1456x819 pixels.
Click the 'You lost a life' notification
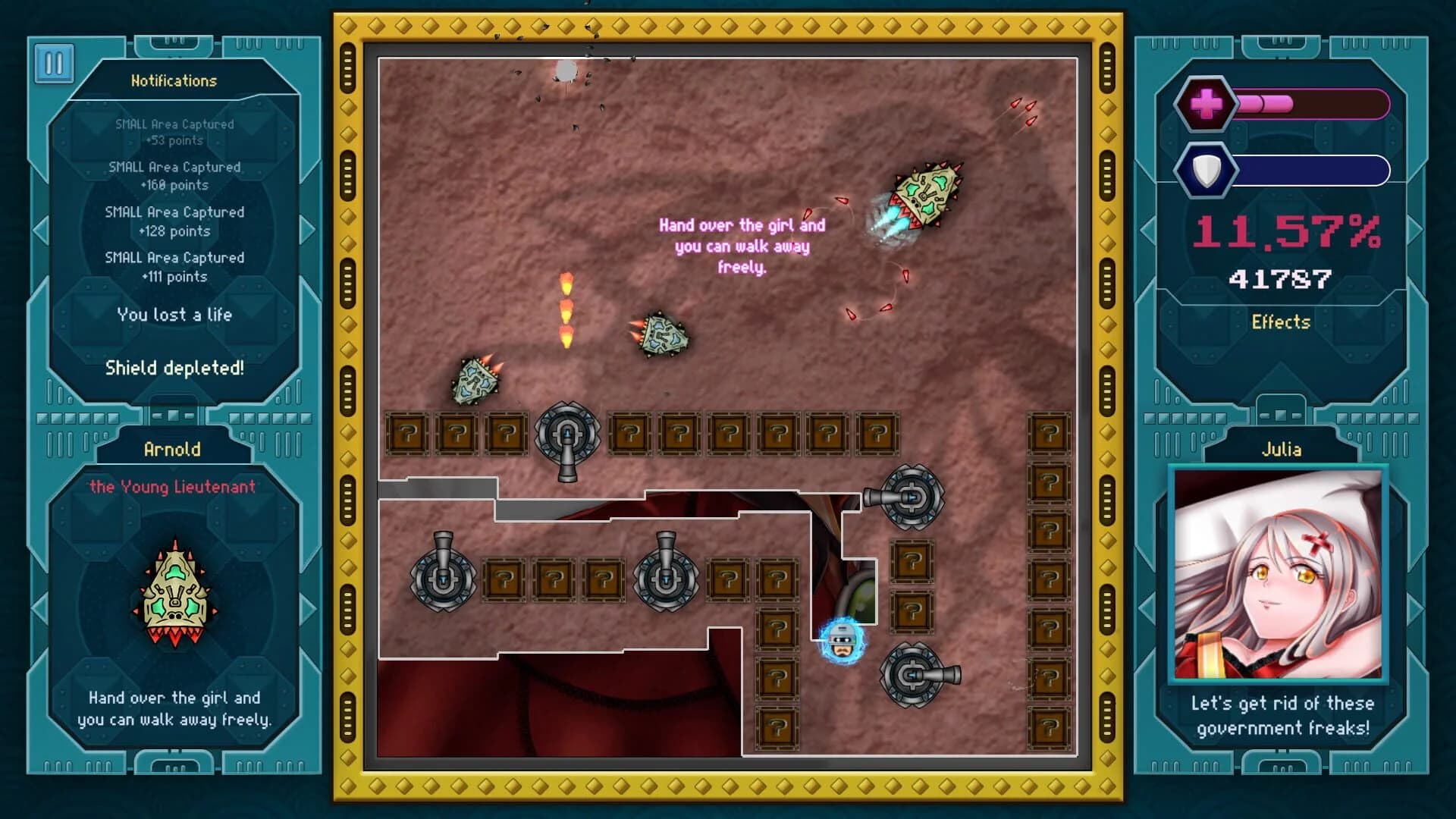tap(174, 315)
